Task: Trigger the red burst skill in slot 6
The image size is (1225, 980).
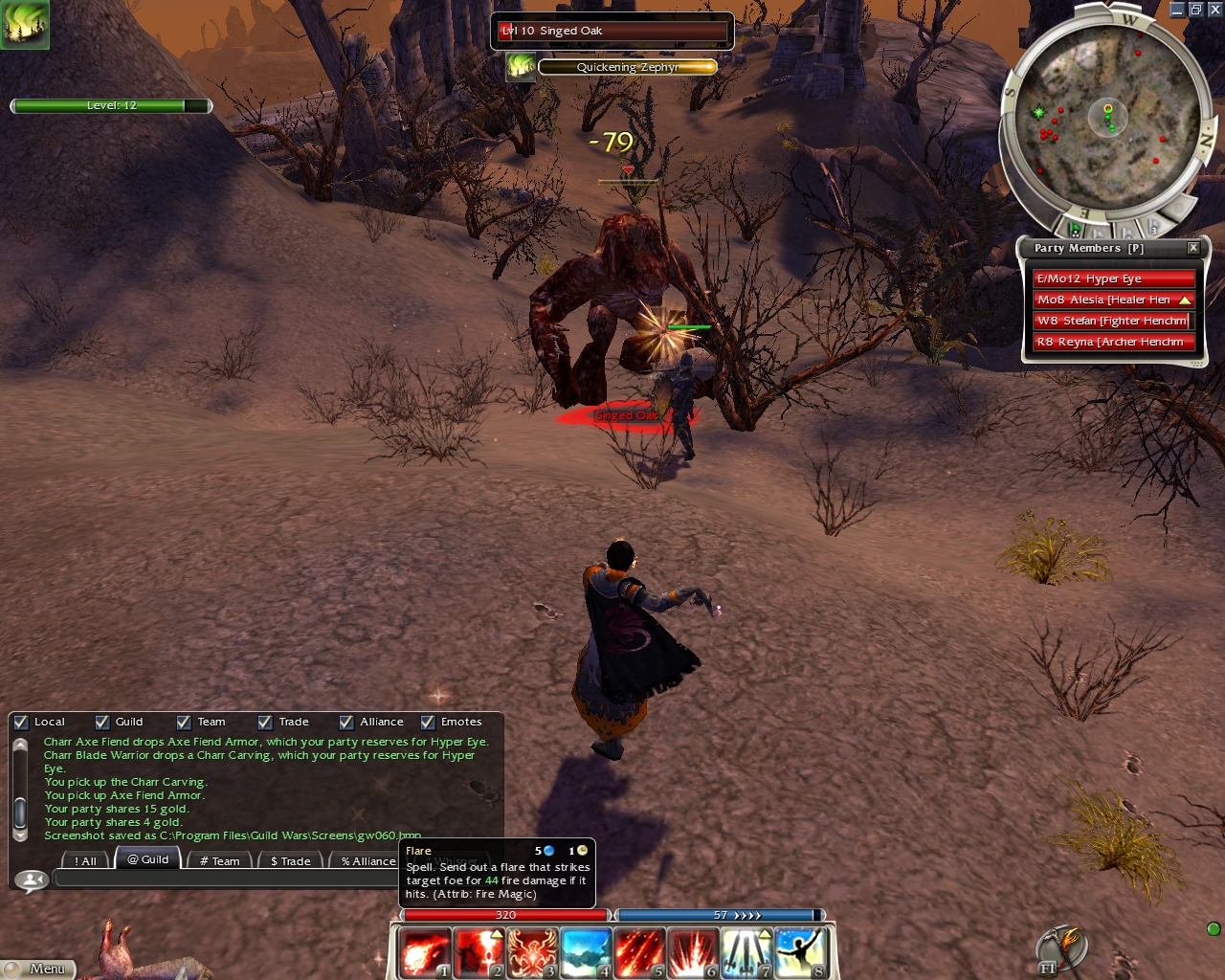Action: (x=693, y=953)
